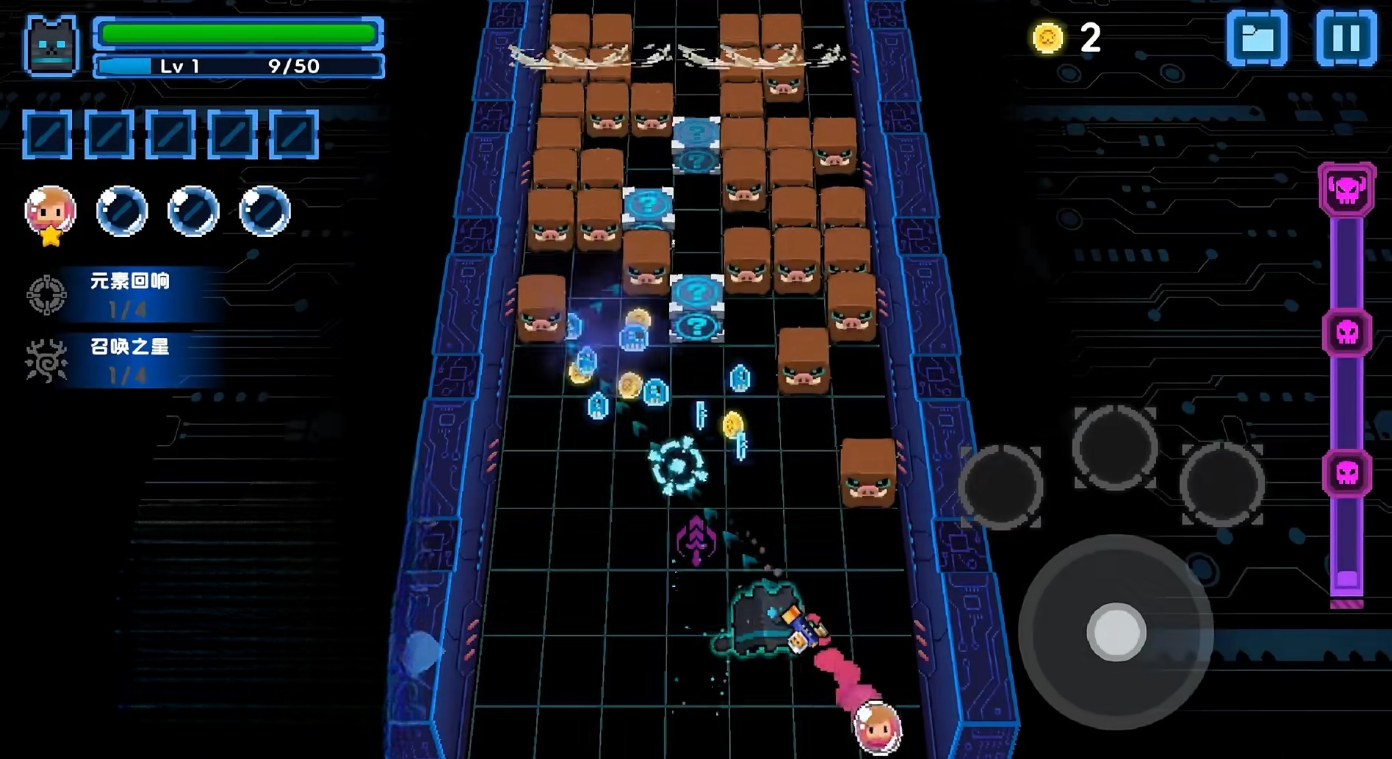Pause the game
The height and width of the screenshot is (759, 1392).
pos(1346,39)
